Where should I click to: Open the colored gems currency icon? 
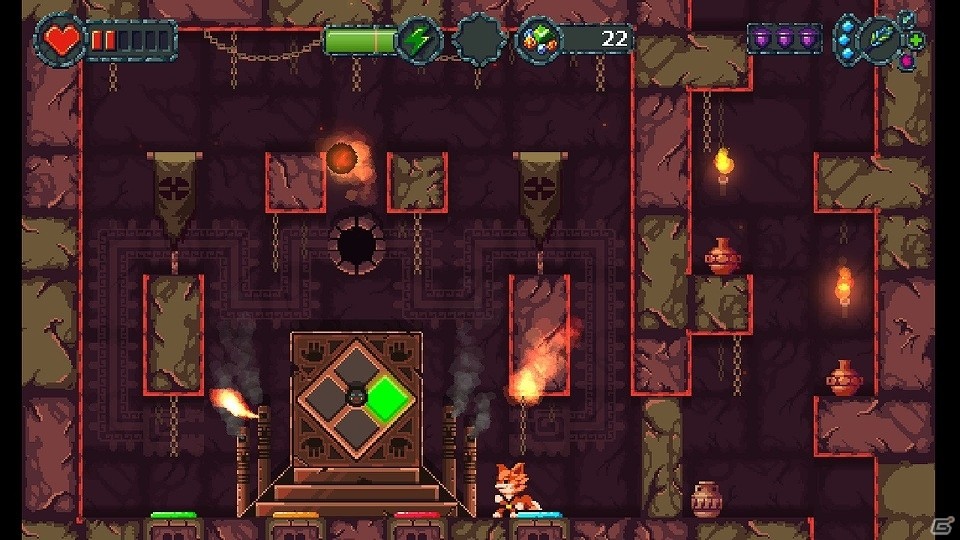[x=540, y=41]
